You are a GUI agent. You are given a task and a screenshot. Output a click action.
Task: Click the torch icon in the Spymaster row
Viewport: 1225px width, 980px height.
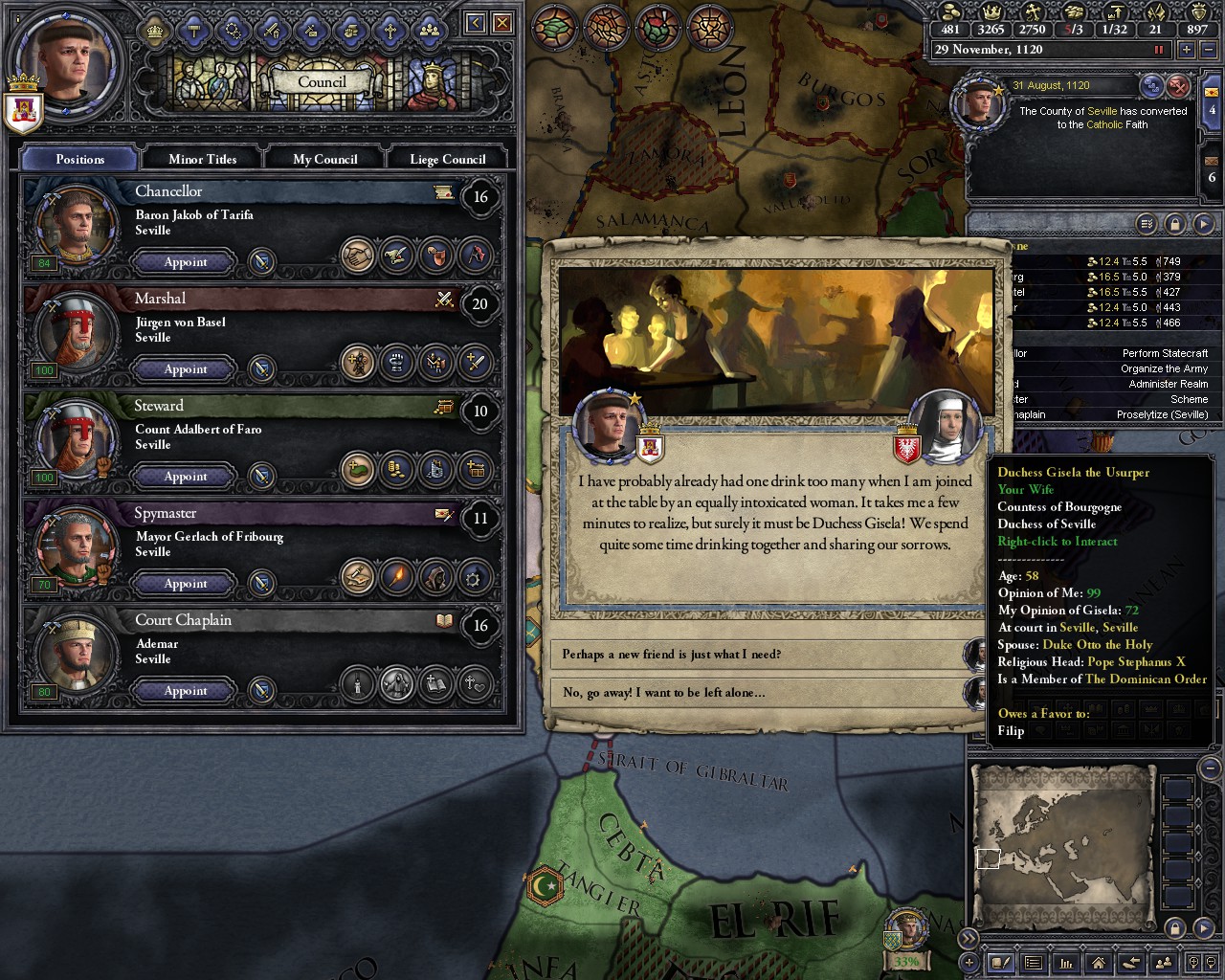coord(398,577)
